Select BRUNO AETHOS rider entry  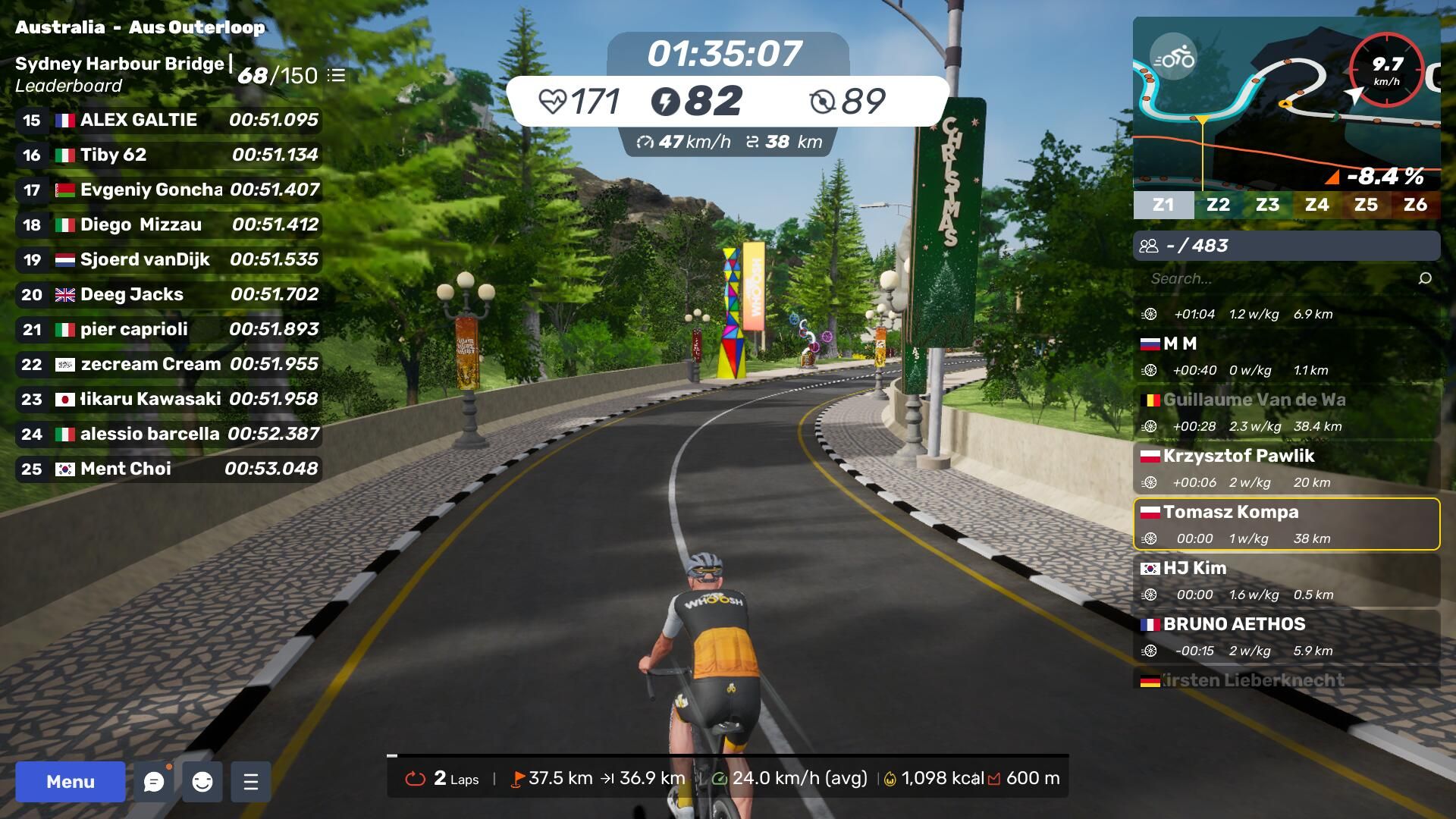(1286, 636)
